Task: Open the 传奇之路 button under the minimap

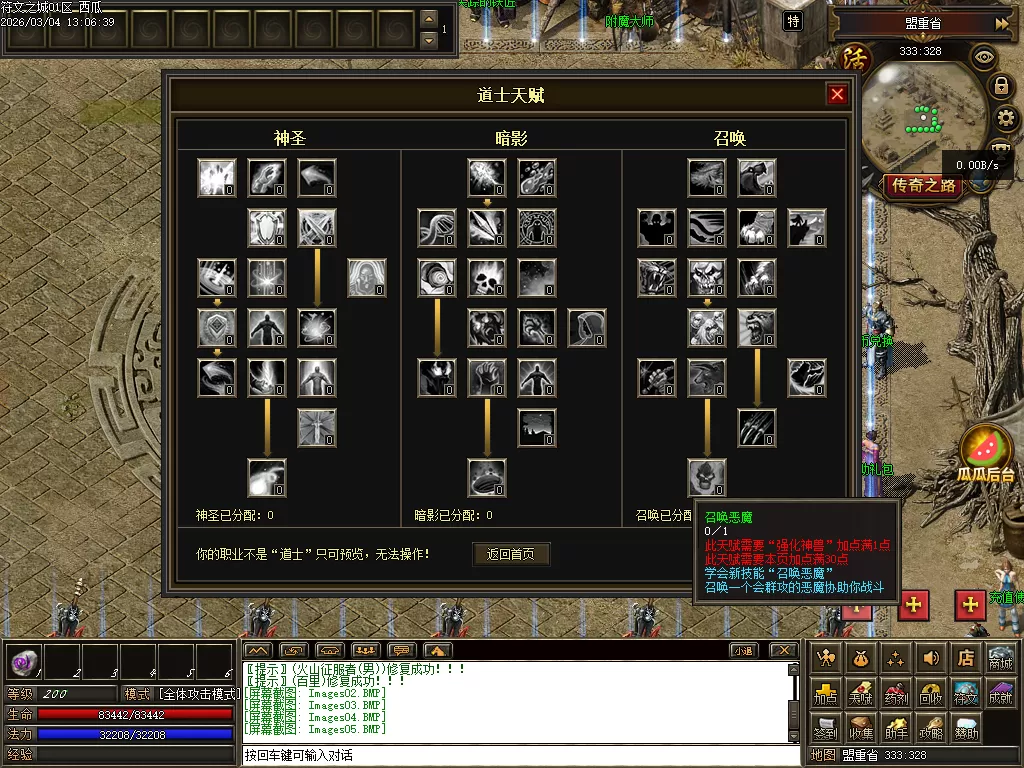Action: [x=924, y=185]
